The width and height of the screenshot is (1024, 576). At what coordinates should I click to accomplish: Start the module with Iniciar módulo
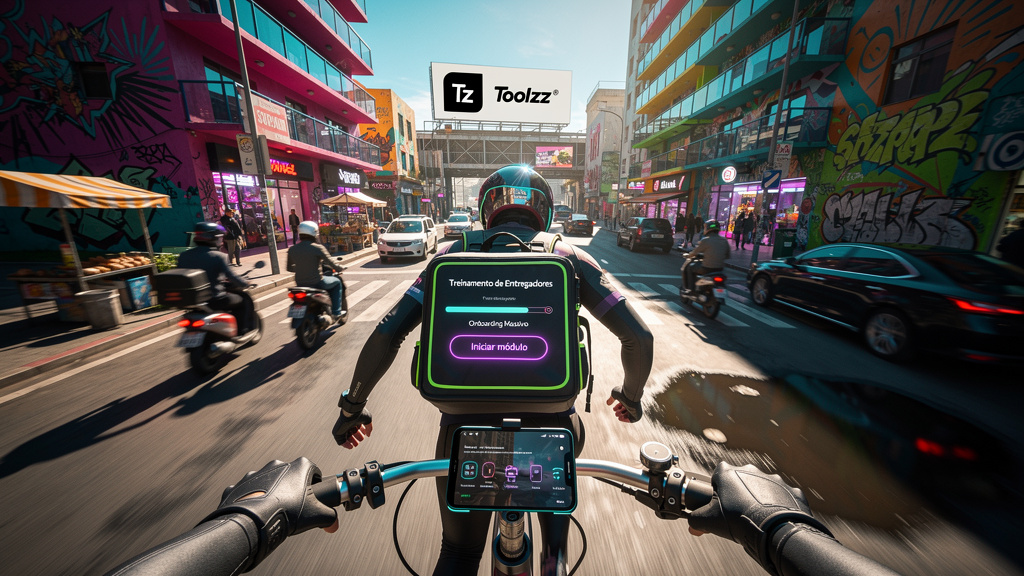pos(498,347)
